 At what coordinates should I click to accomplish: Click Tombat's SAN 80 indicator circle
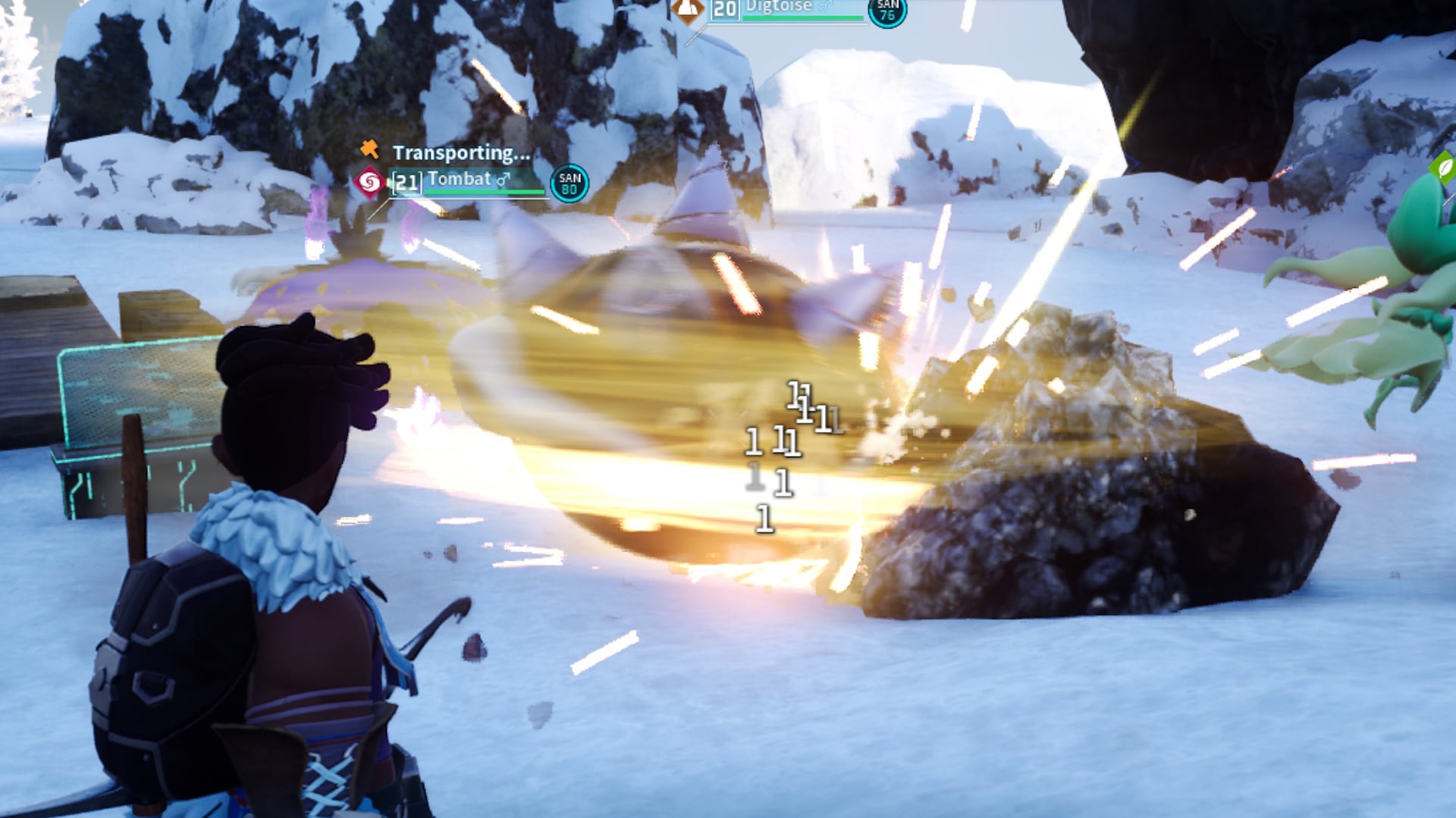click(x=570, y=182)
